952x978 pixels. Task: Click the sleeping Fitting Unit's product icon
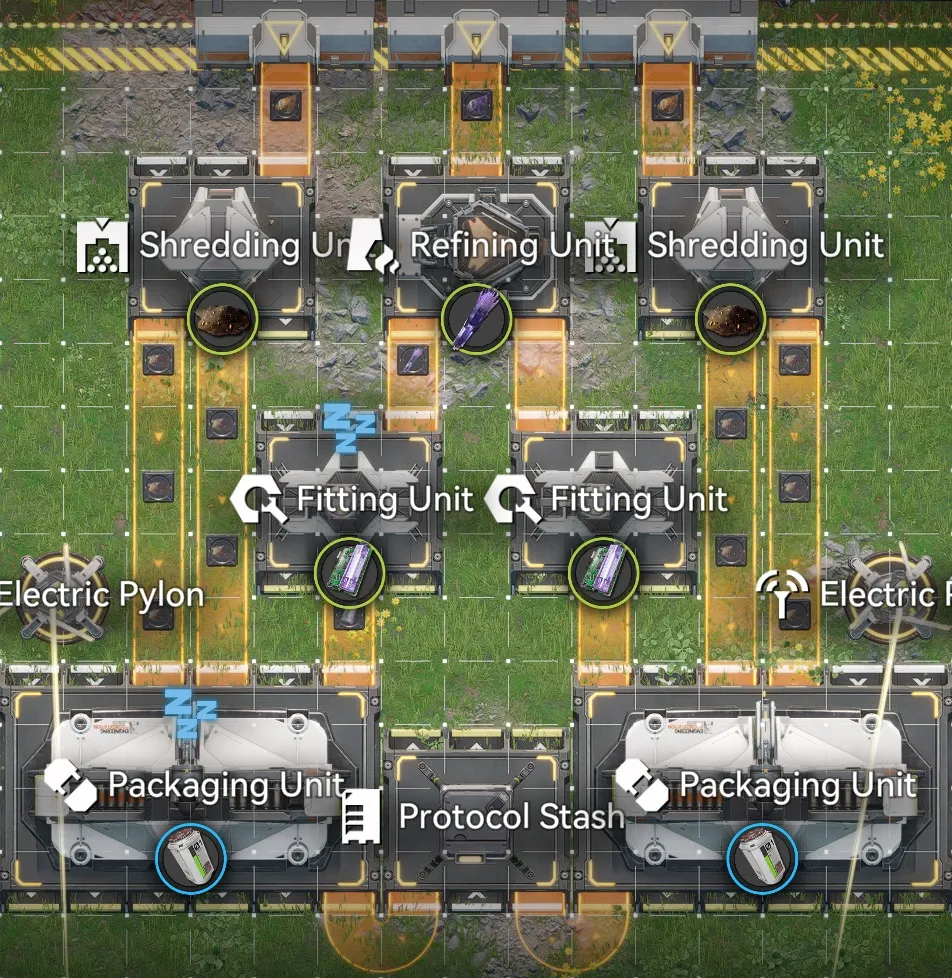349,573
